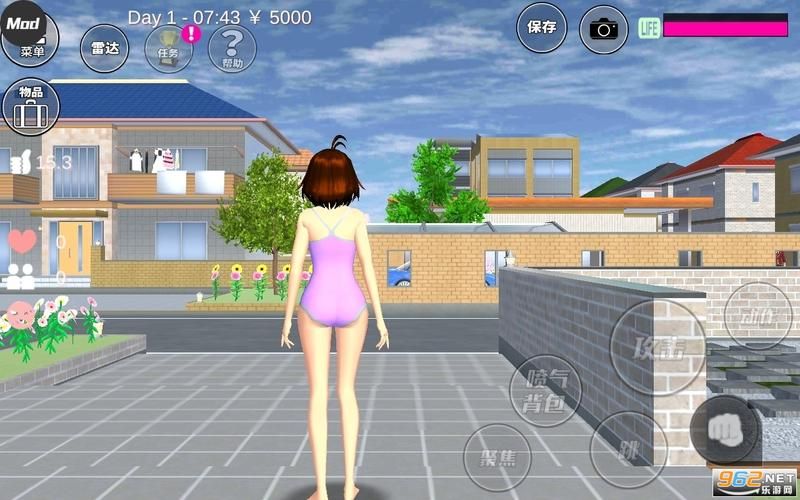This screenshot has width=800, height=500.
Task: Open the 任务 trophy quest button
Action: 169,48
